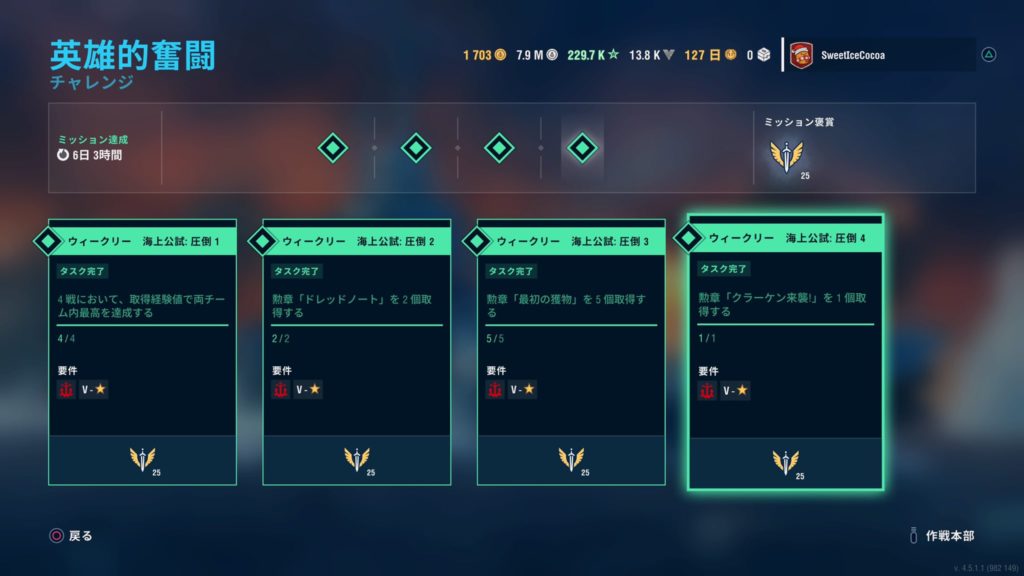Select the highlighted 圧倒 4 Kraken challenge card
The height and width of the screenshot is (576, 1024).
click(x=785, y=350)
